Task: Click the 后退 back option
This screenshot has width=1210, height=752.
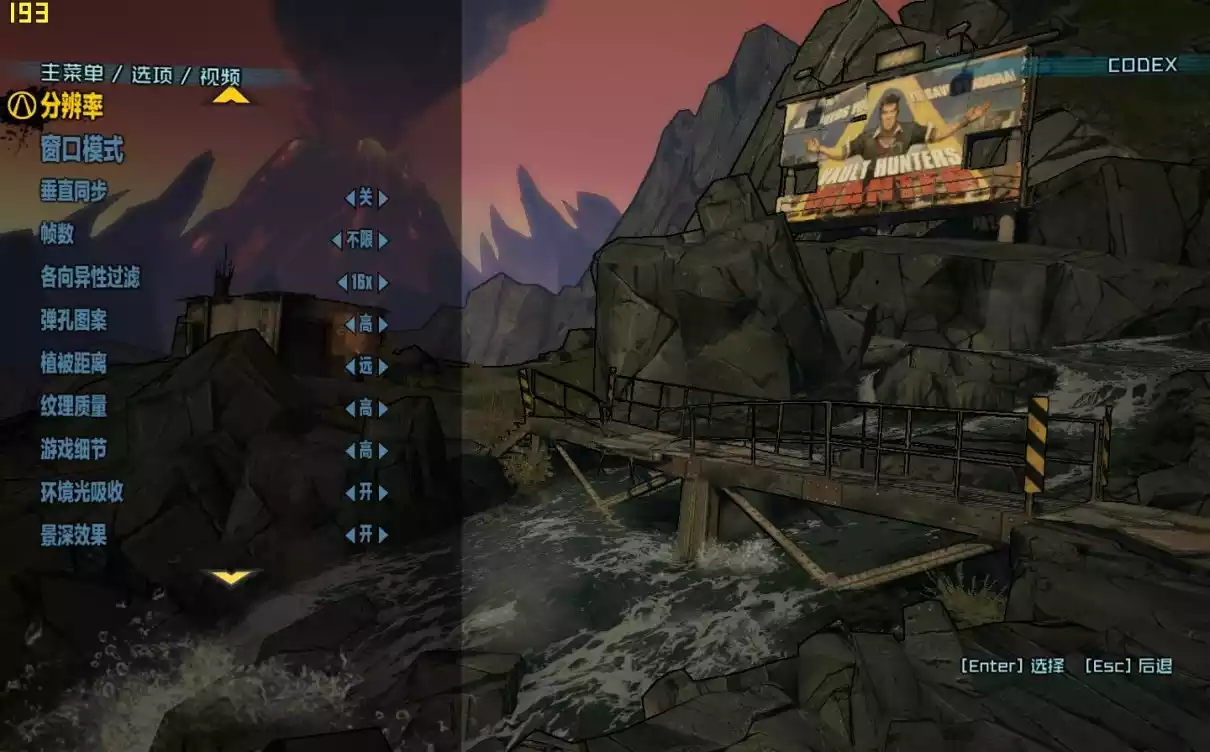Action: tap(1128, 666)
